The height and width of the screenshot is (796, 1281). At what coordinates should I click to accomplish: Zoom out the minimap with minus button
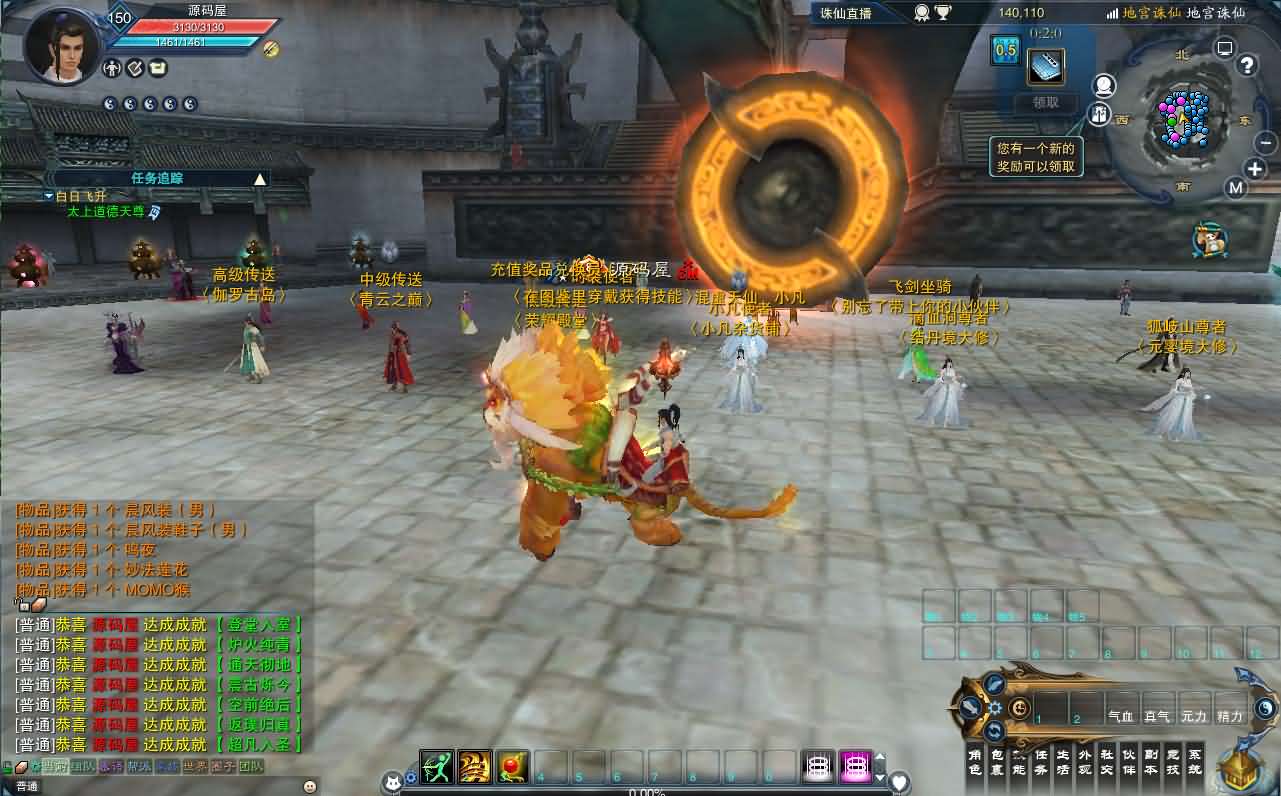click(x=1265, y=143)
